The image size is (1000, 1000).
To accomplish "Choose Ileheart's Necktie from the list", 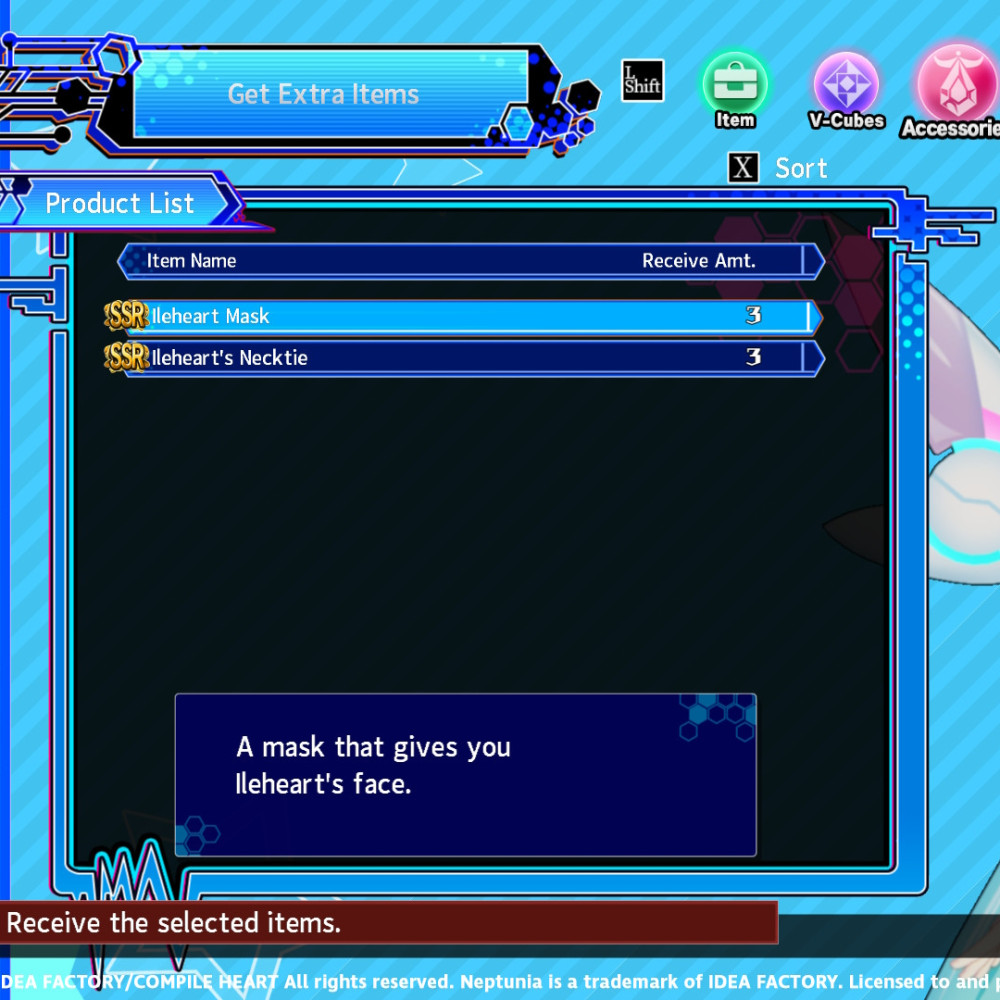I will [465, 358].
